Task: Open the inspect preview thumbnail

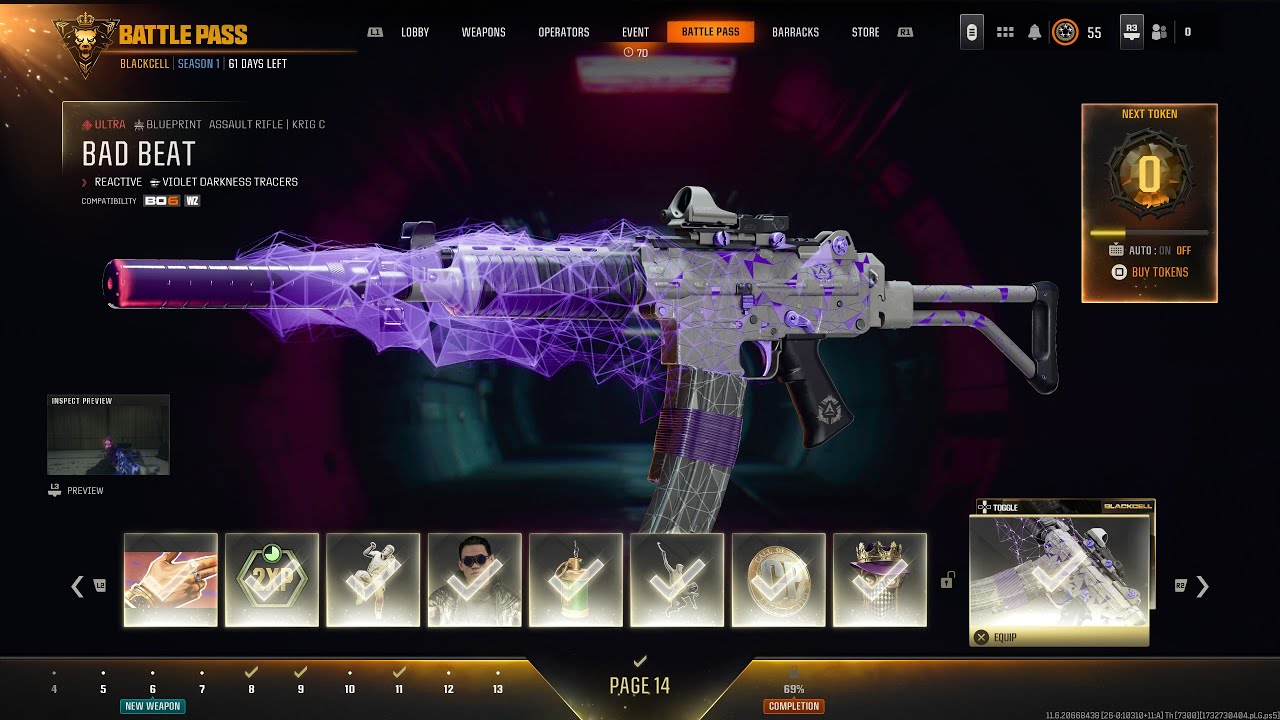Action: pyautogui.click(x=108, y=435)
